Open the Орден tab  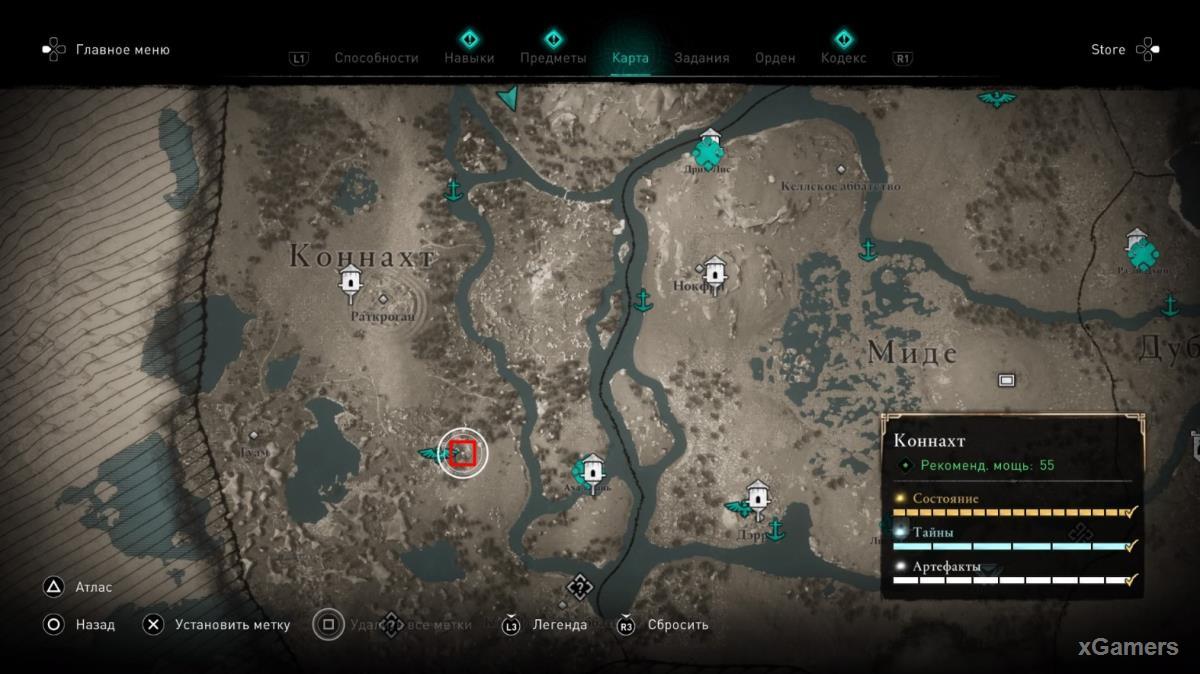pyautogui.click(x=775, y=58)
